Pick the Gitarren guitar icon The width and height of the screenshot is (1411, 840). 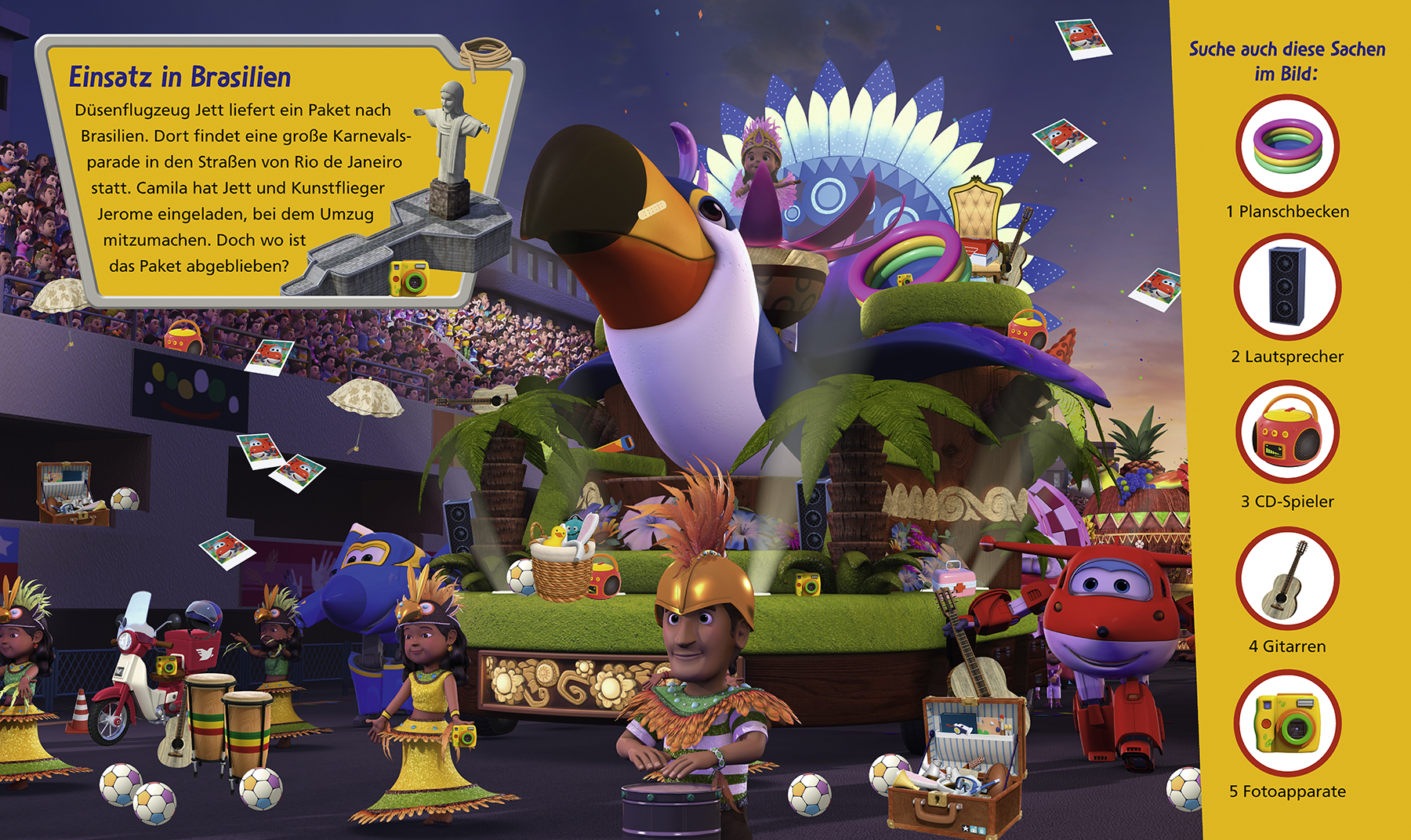tap(1287, 579)
